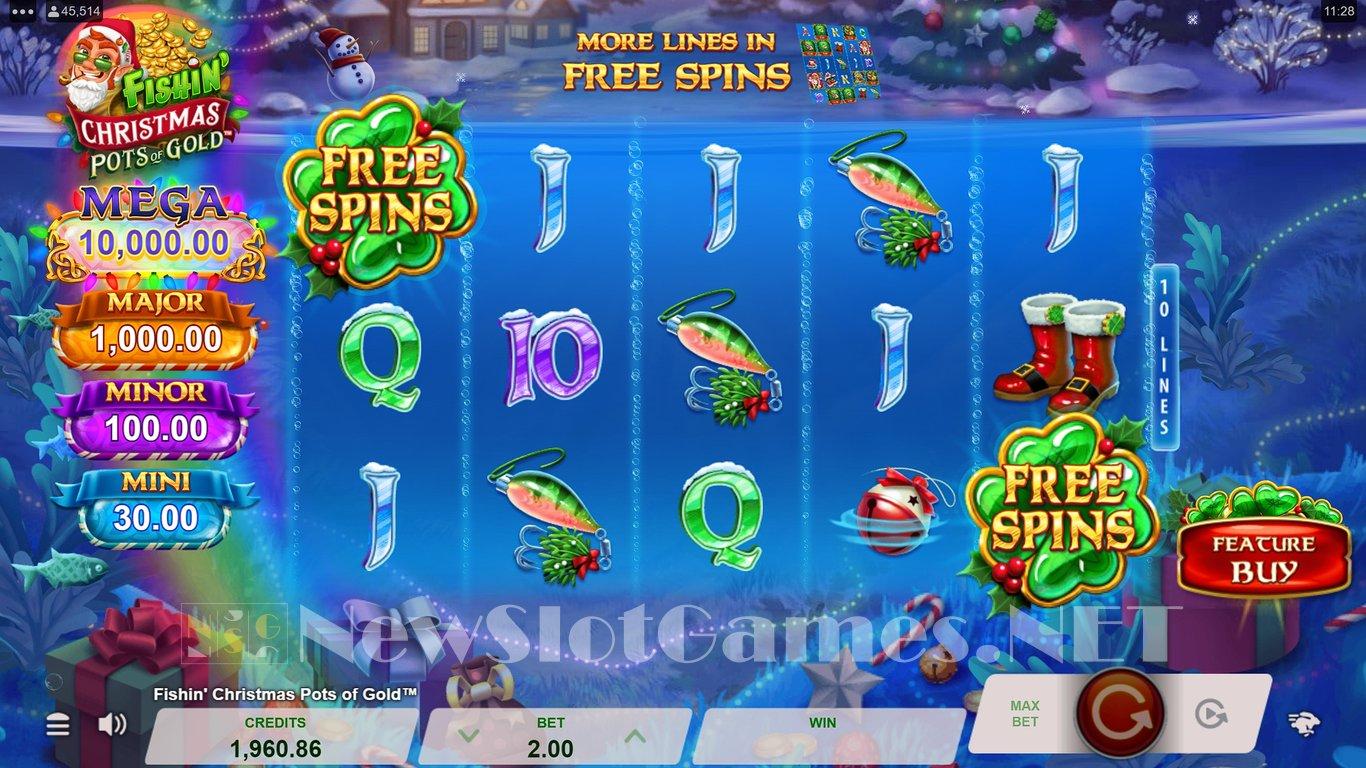Open the three-dot options overlay

click(x=22, y=12)
